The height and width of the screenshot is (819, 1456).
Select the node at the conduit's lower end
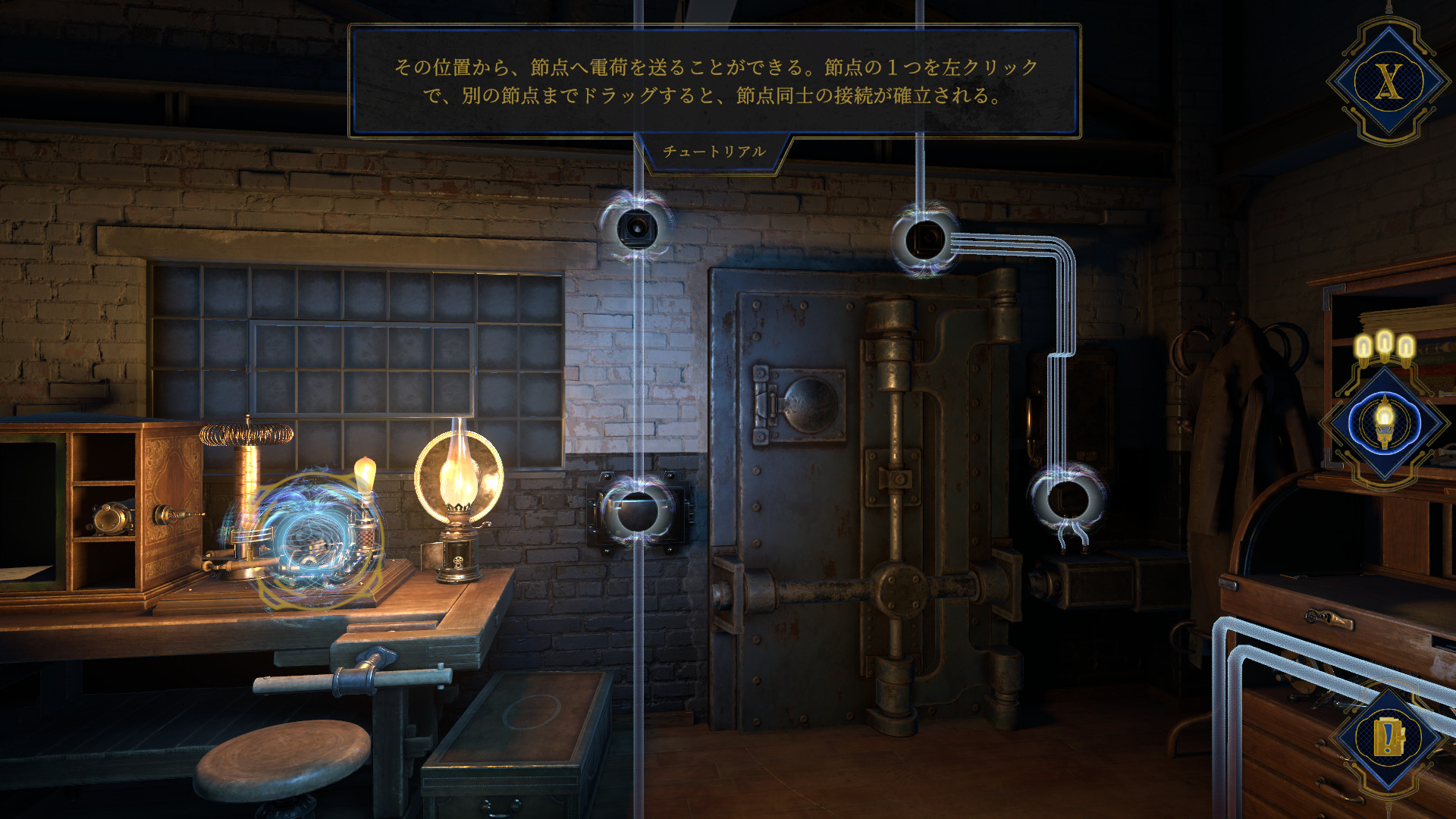coord(1068,500)
